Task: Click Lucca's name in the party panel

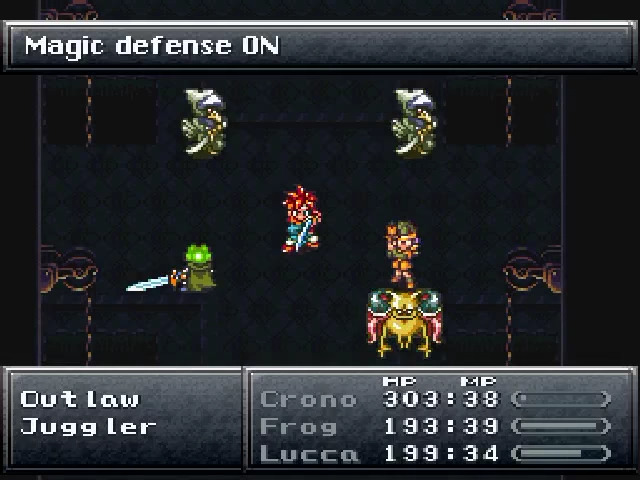Action: pyautogui.click(x=308, y=454)
